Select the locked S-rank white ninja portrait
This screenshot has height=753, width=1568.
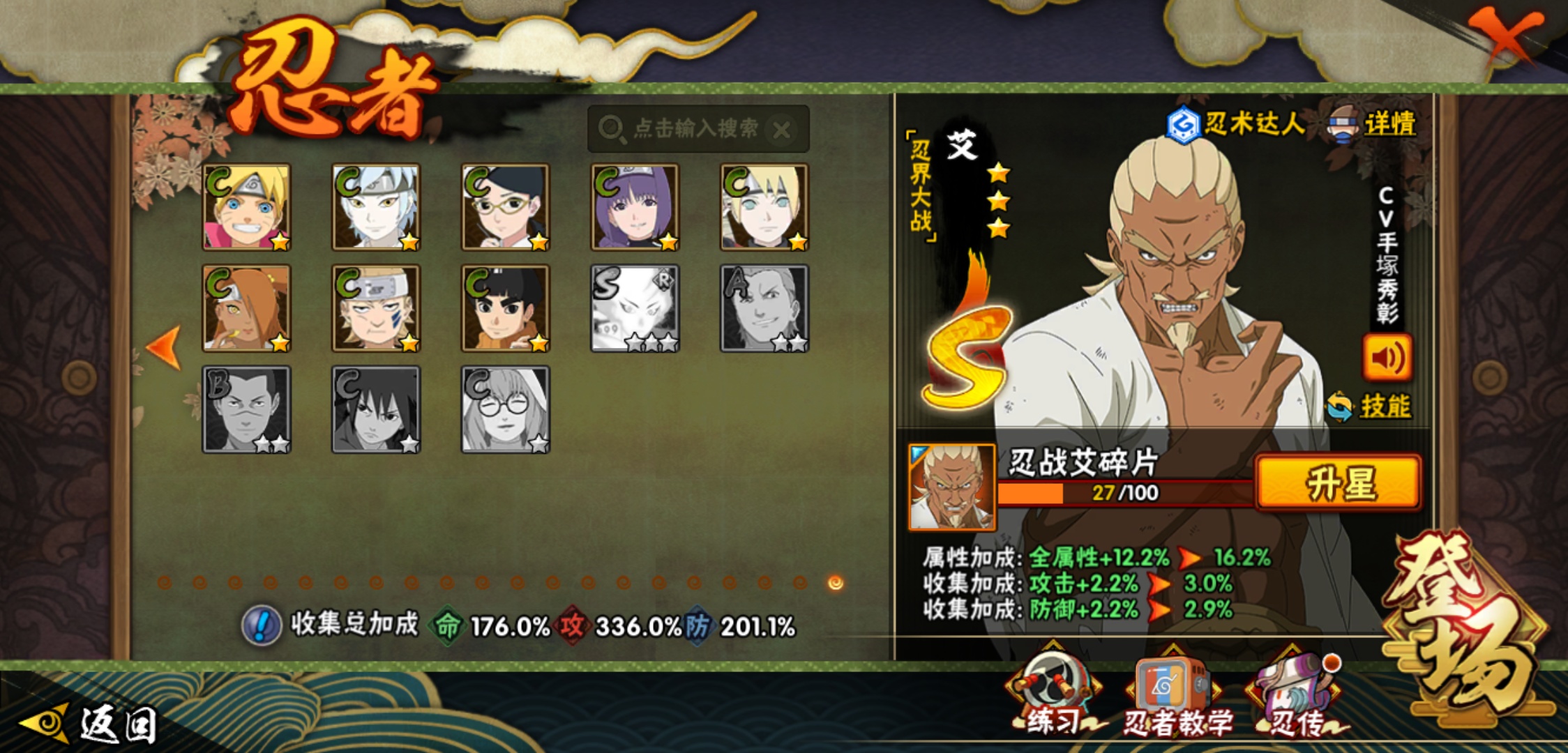[635, 308]
